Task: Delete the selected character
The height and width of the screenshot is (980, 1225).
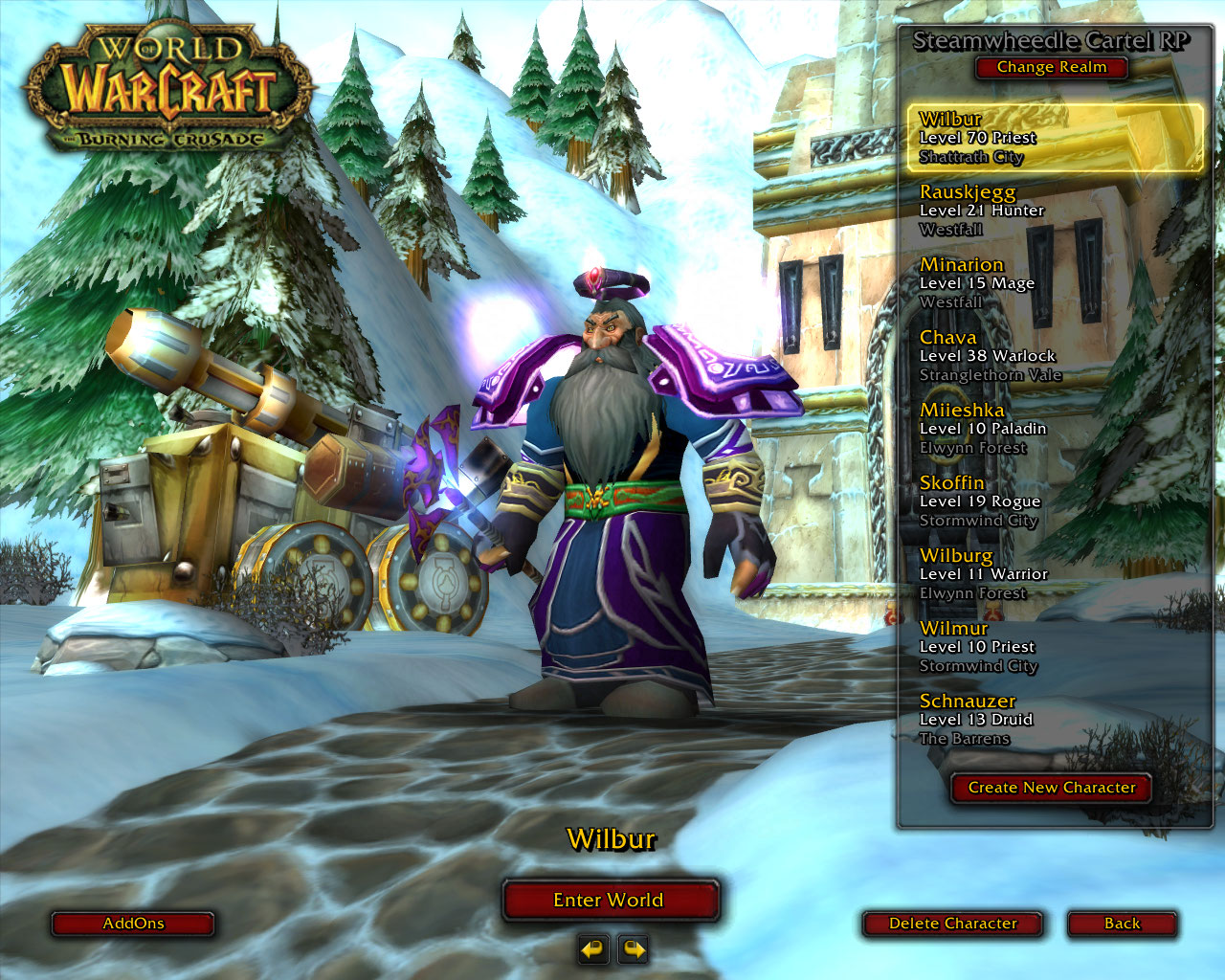Action: tap(952, 924)
